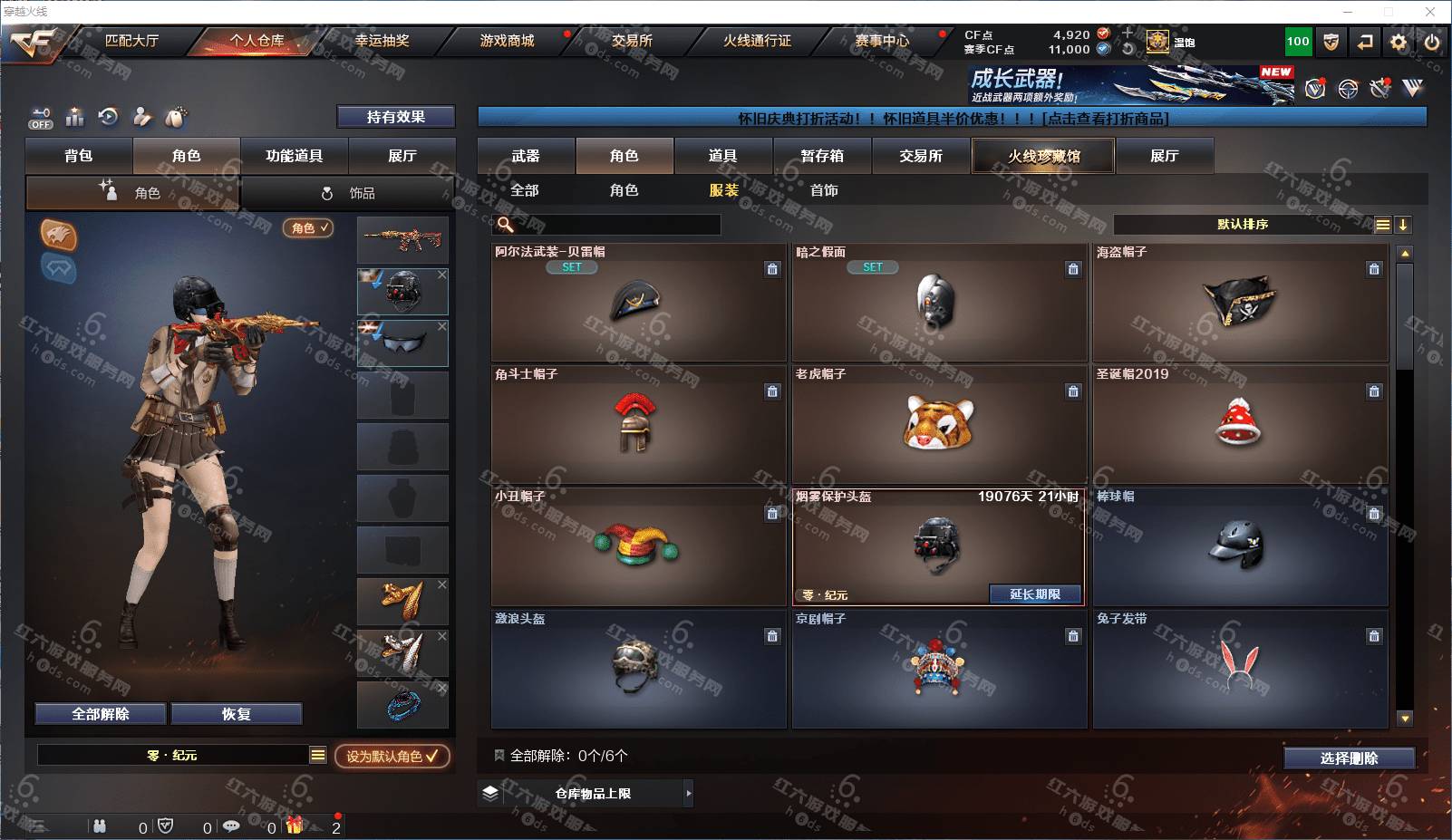The width and height of the screenshot is (1452, 840).
Task: Open the 幸运抽奖 lucky draw page
Action: pyautogui.click(x=382, y=41)
